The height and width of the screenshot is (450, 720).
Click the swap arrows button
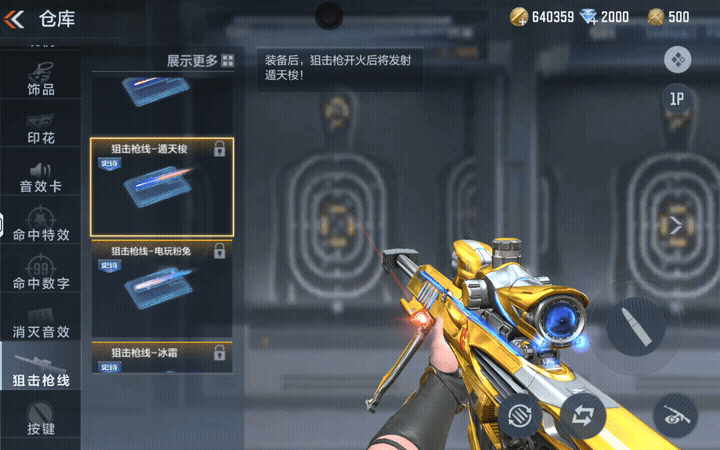tap(582, 412)
